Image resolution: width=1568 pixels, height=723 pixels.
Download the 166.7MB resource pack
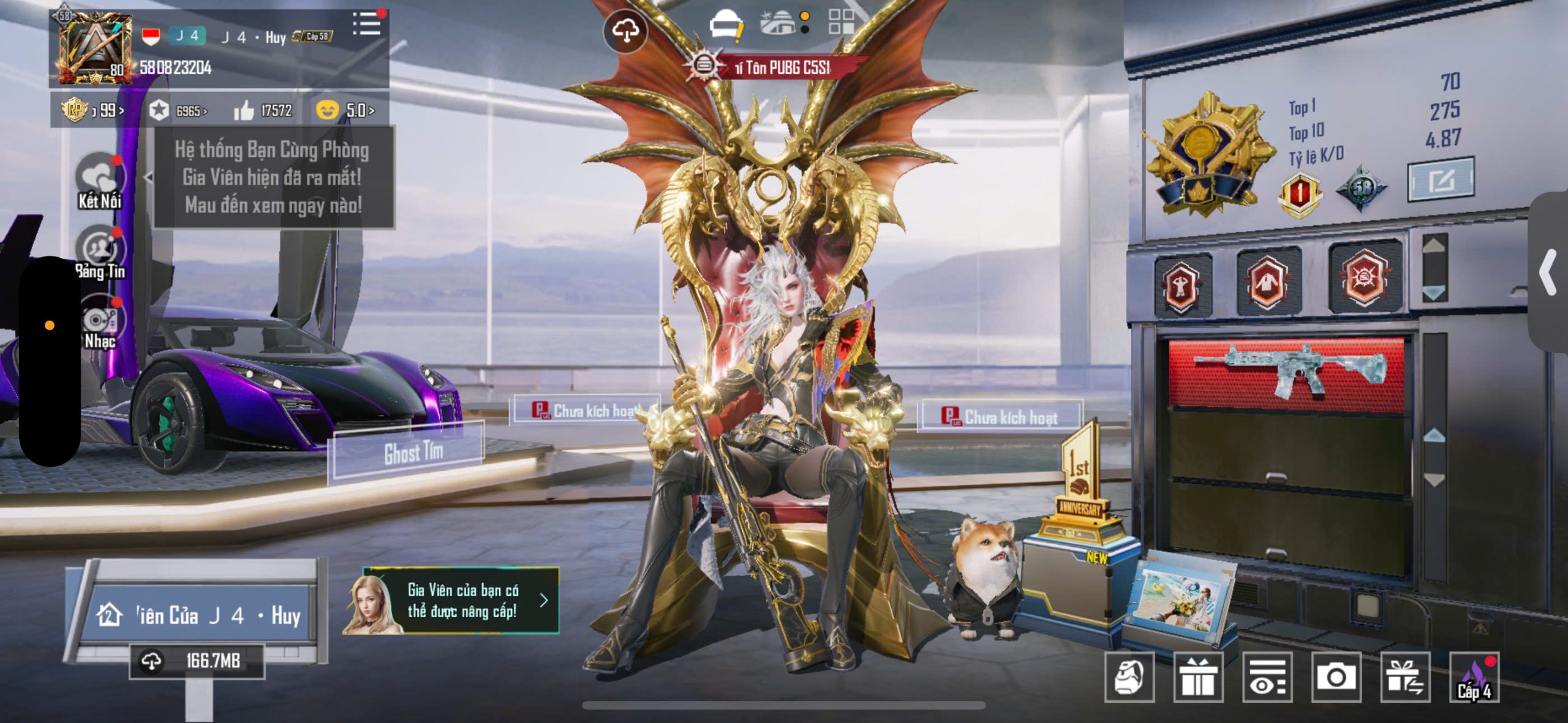(x=197, y=661)
